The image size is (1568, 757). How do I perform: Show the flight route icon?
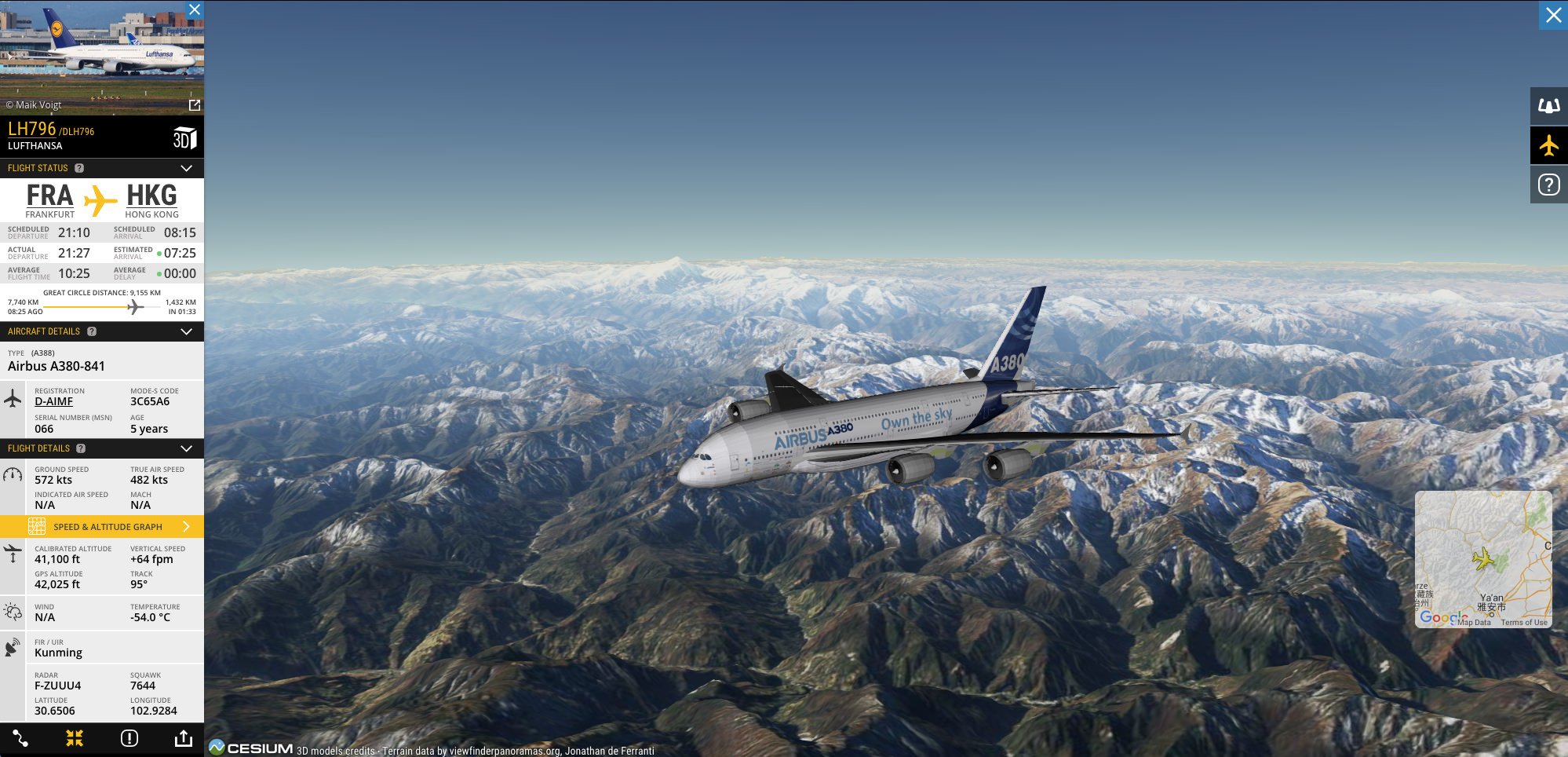pyautogui.click(x=20, y=738)
